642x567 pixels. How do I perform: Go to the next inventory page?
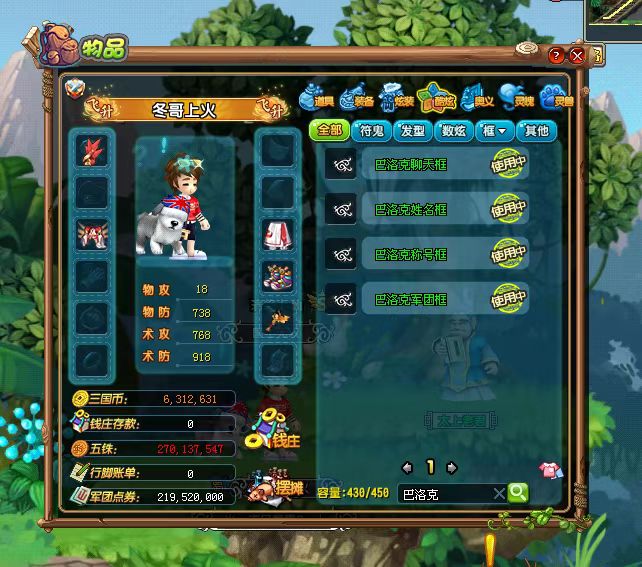tap(452, 467)
